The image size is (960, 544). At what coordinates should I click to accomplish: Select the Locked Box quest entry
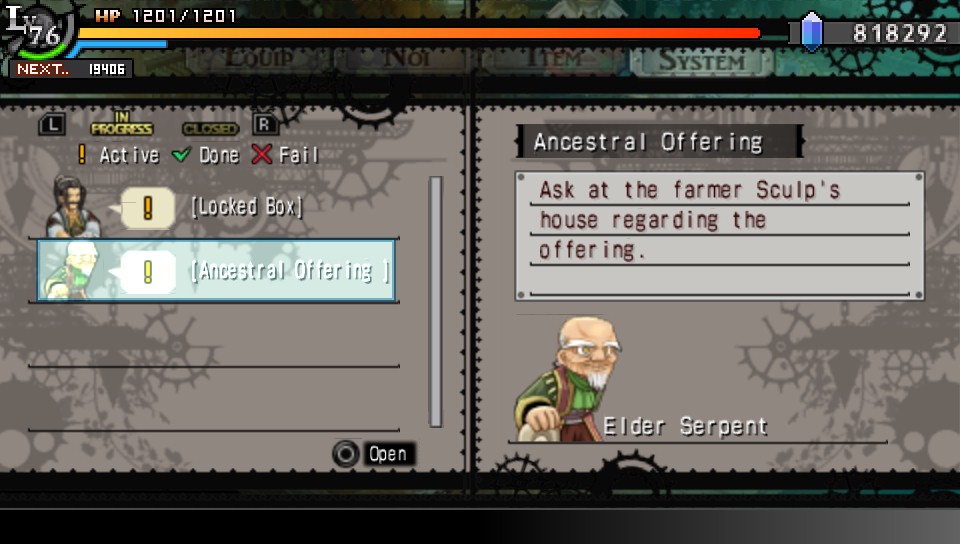tap(245, 208)
